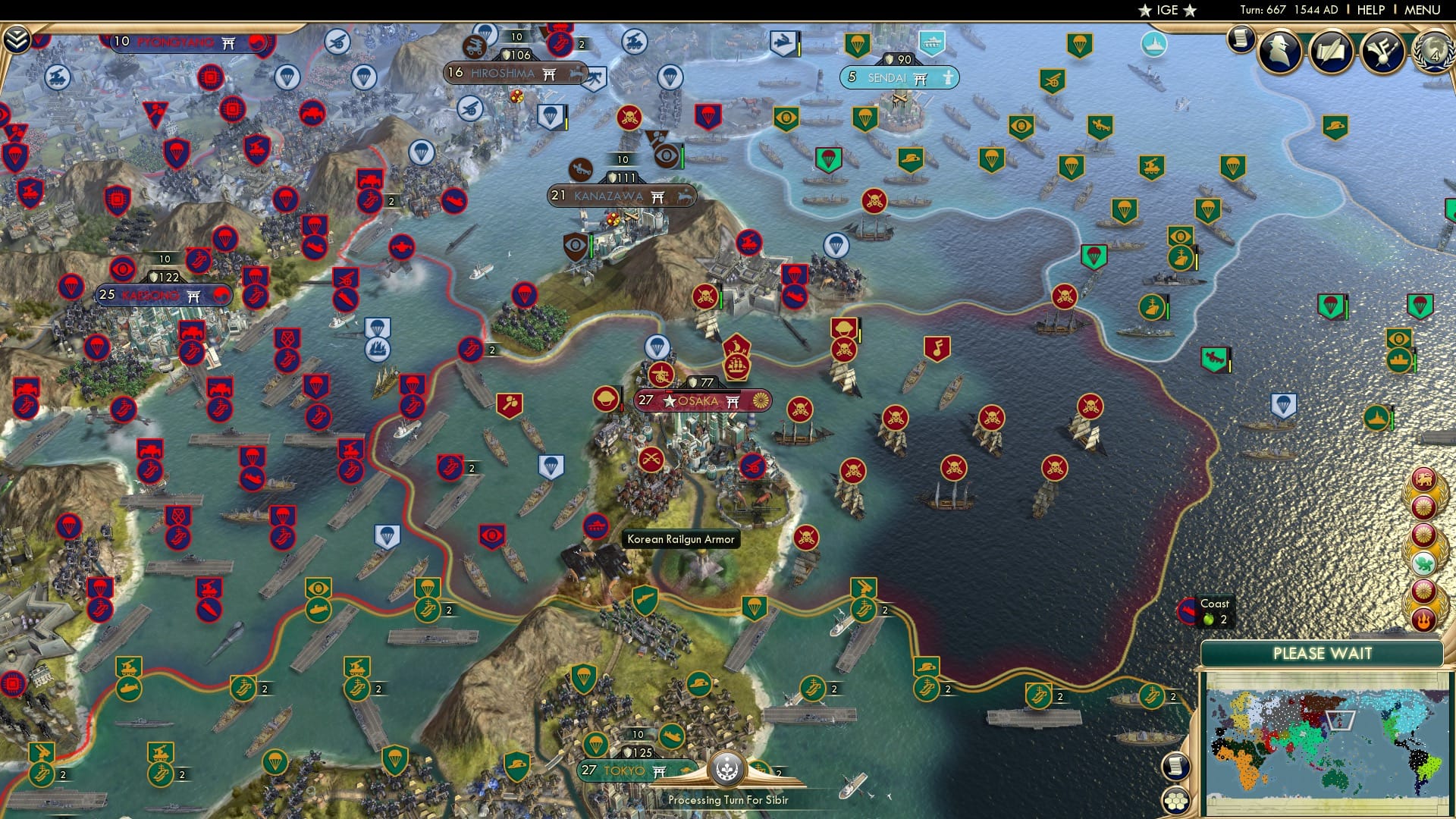Select the Tokyo city banner
The height and width of the screenshot is (819, 1456).
pyautogui.click(x=623, y=769)
